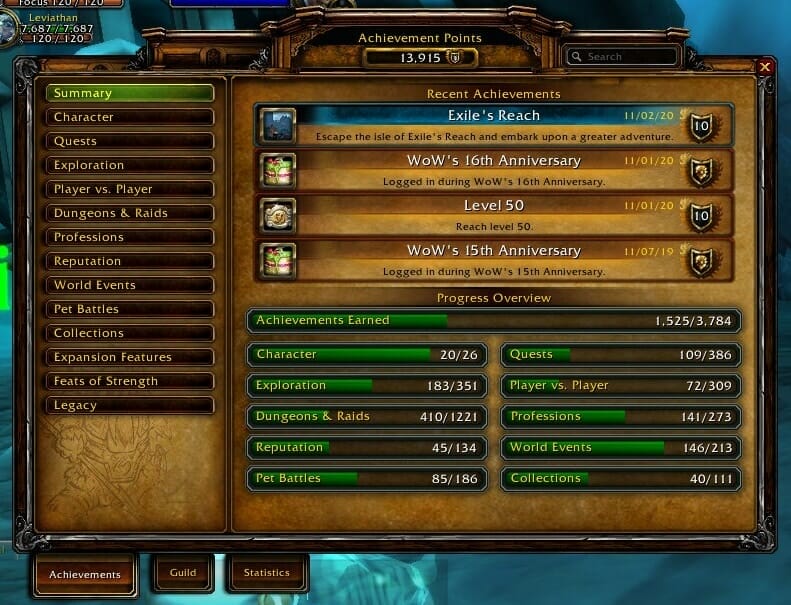Open the Pet Battles category

pos(129,309)
